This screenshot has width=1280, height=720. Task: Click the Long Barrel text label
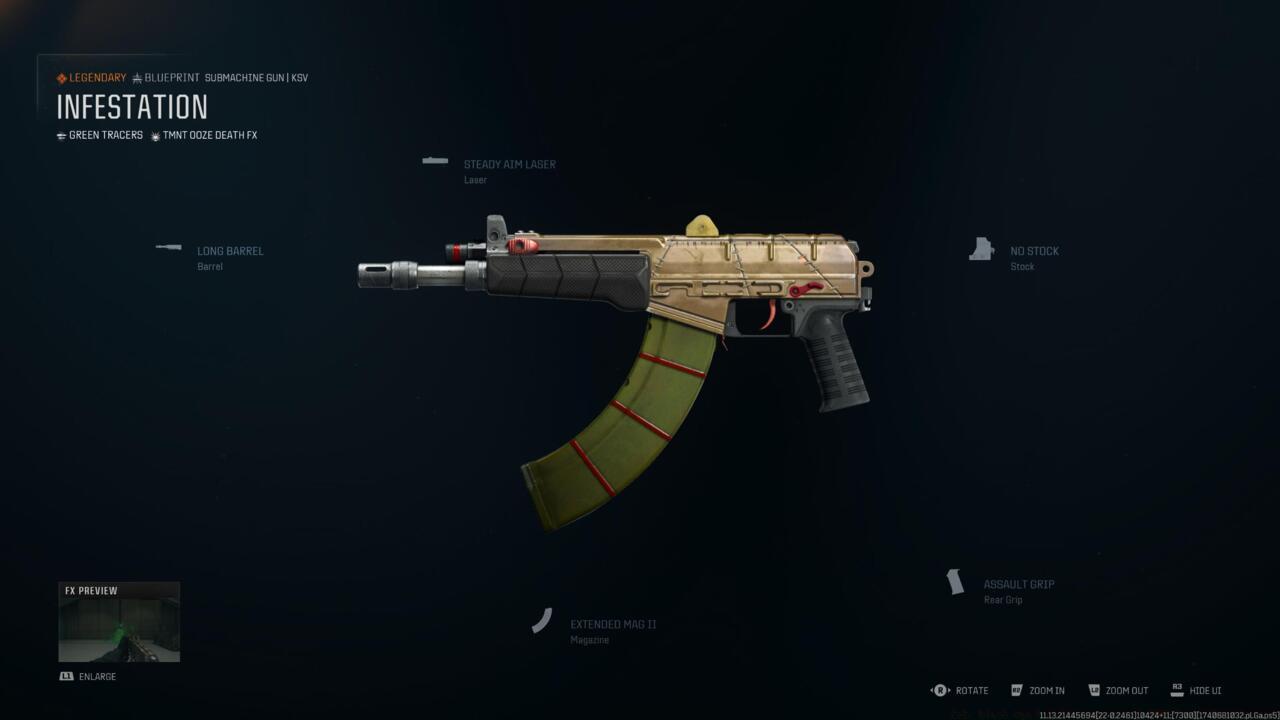[x=230, y=251]
